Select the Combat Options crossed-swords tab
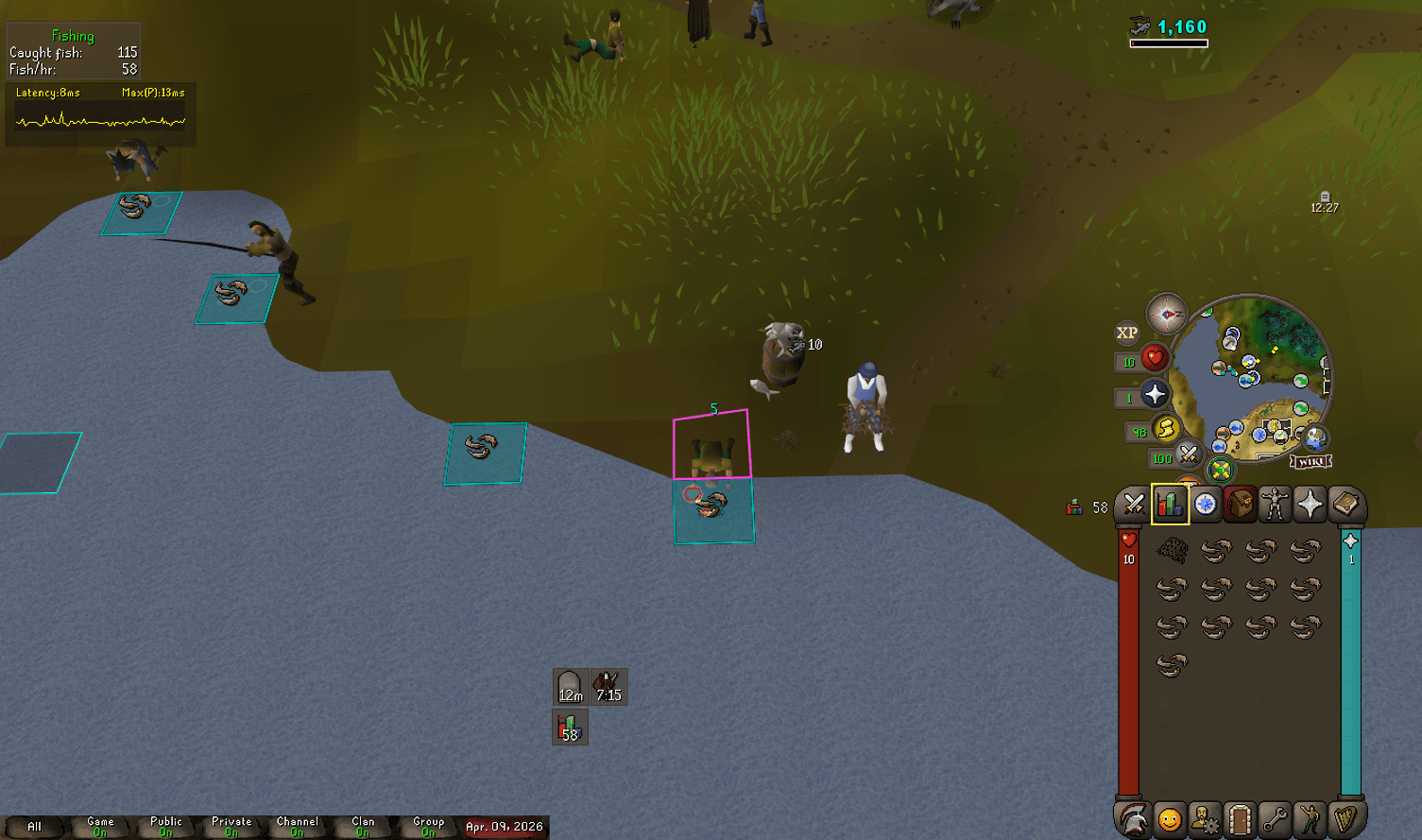 point(1134,506)
